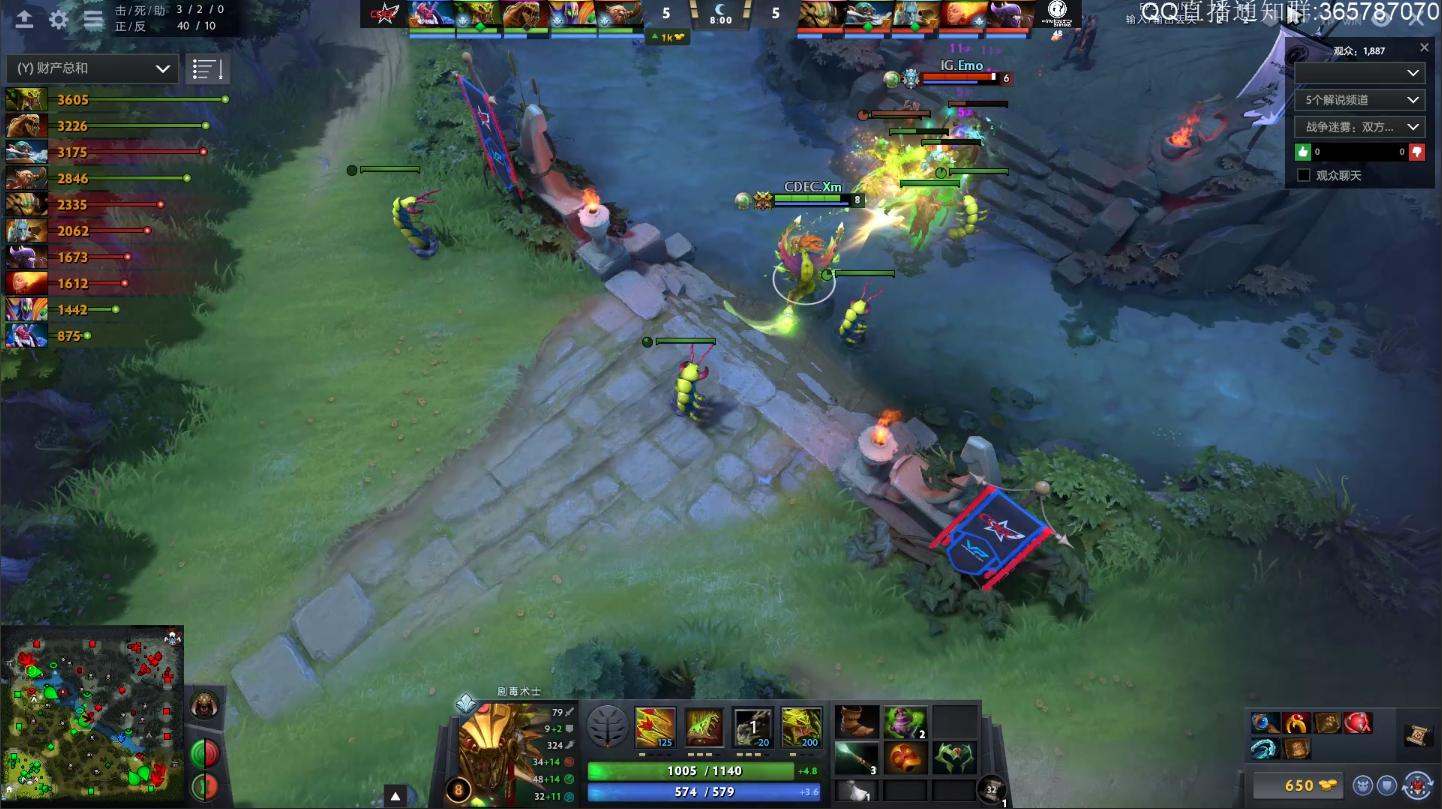Give a thumbs up rating
Screen dimensions: 1442x809
(1302, 151)
